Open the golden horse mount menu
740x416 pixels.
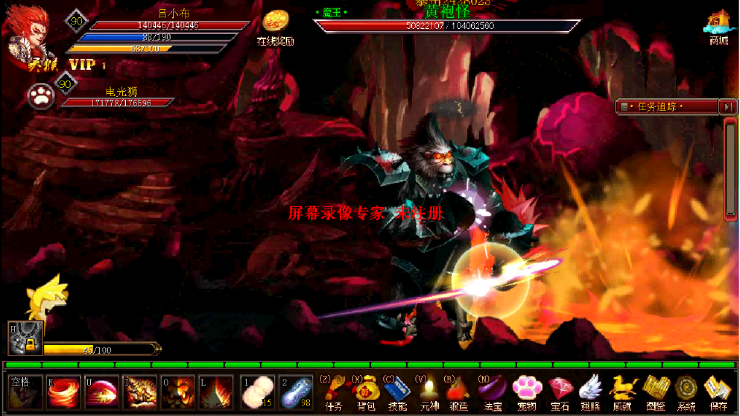click(623, 390)
